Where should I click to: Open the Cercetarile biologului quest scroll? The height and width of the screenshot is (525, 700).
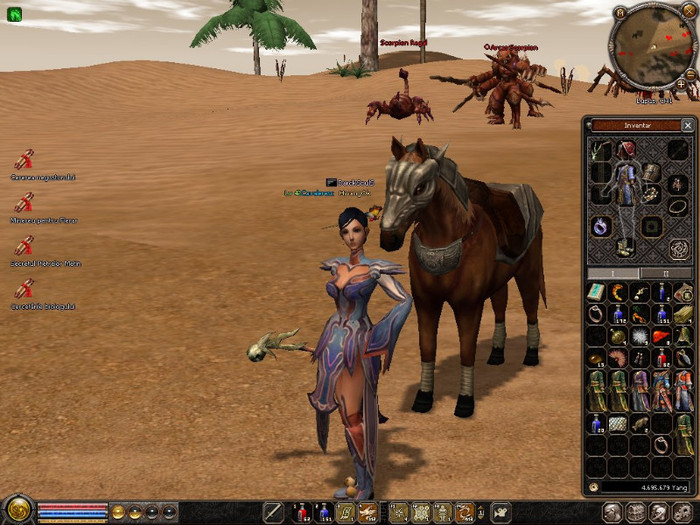(24, 289)
